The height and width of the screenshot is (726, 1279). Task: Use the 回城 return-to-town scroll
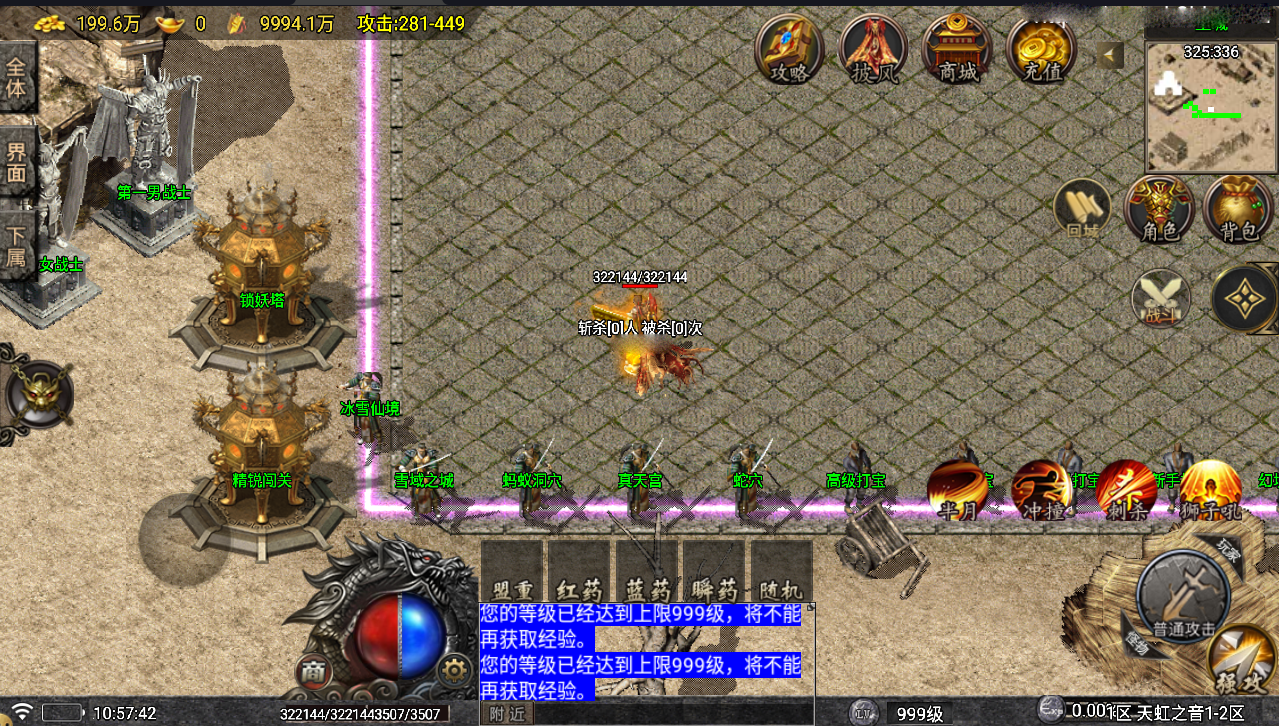pyautogui.click(x=1083, y=210)
